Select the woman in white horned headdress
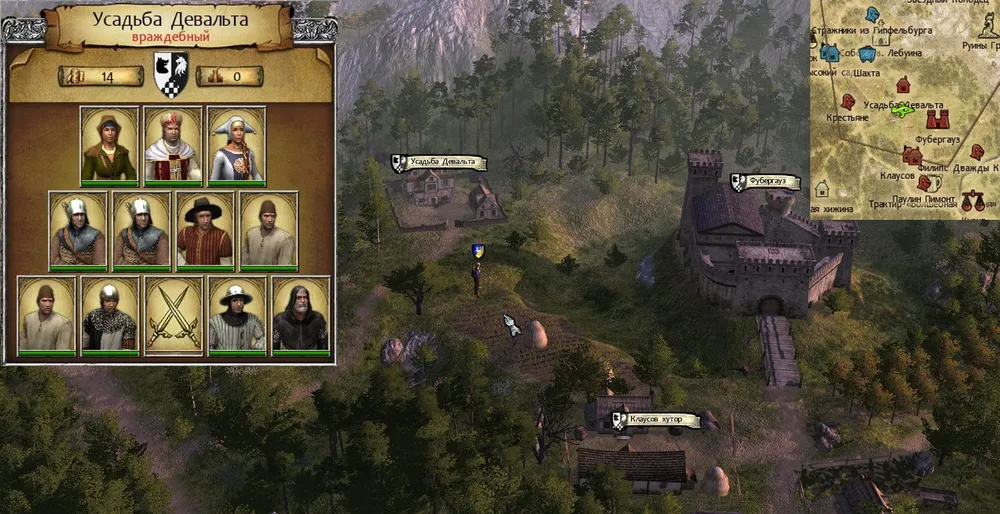 pos(237,145)
